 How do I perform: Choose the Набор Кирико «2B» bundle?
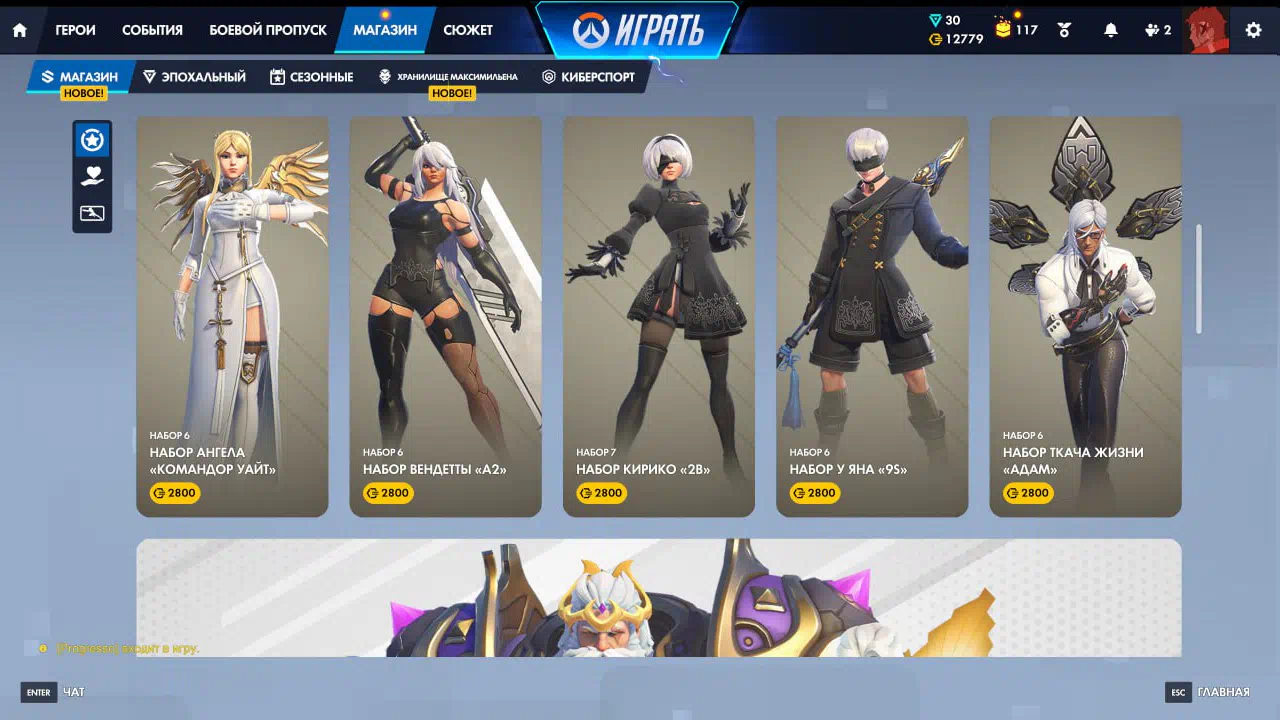tap(659, 316)
